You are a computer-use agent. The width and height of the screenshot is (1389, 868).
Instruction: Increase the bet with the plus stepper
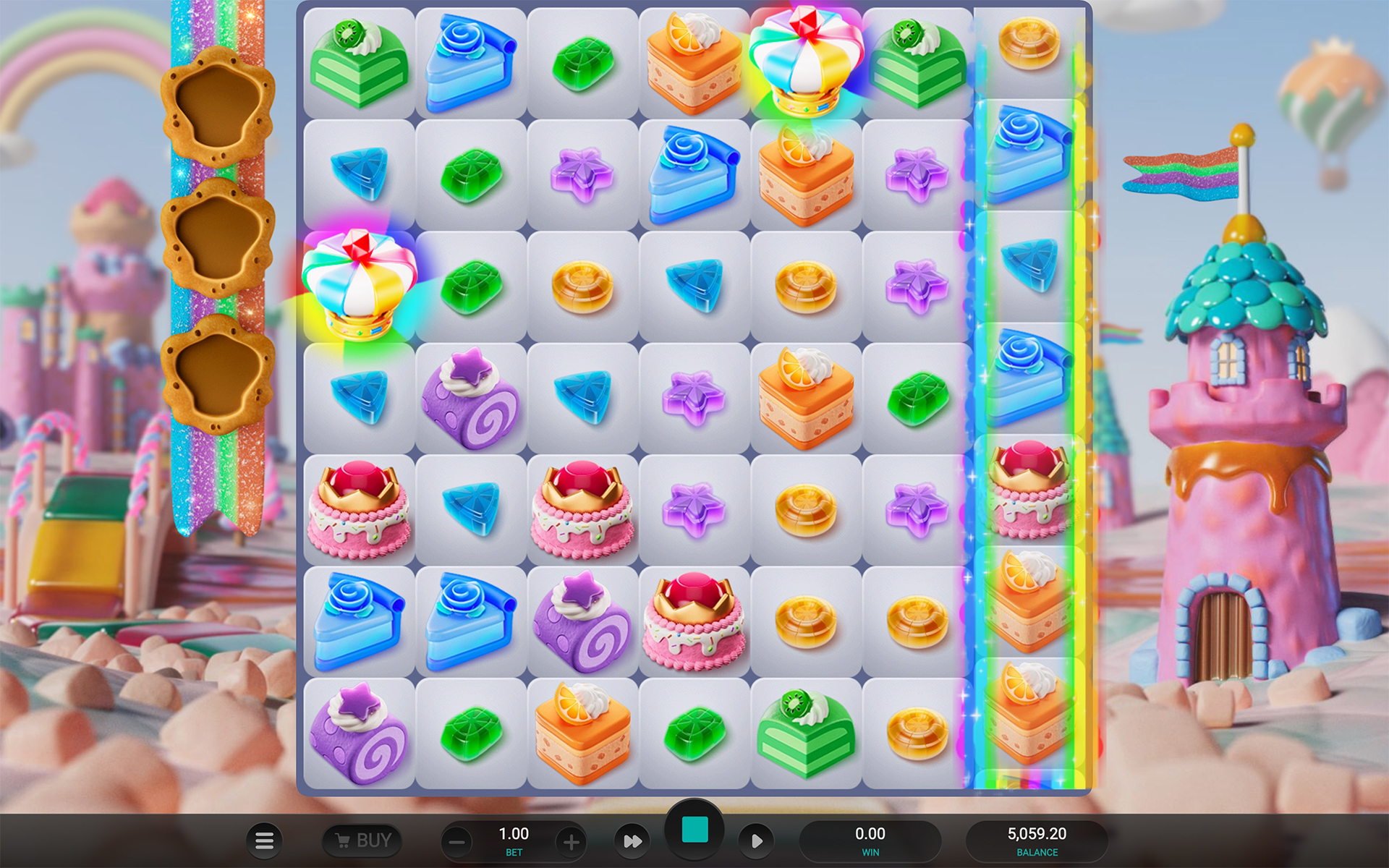(x=571, y=841)
